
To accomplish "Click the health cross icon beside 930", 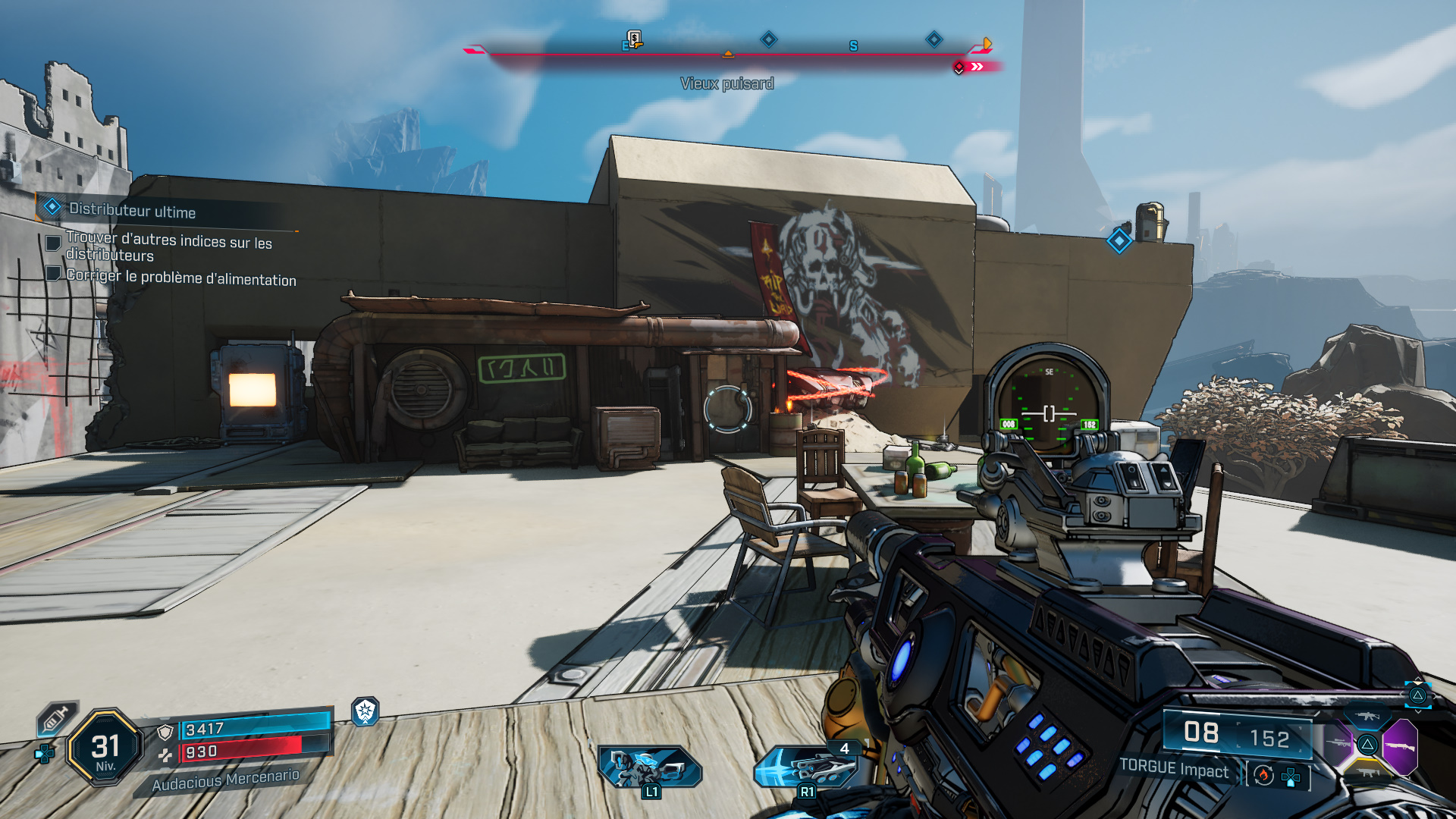I will tap(165, 756).
